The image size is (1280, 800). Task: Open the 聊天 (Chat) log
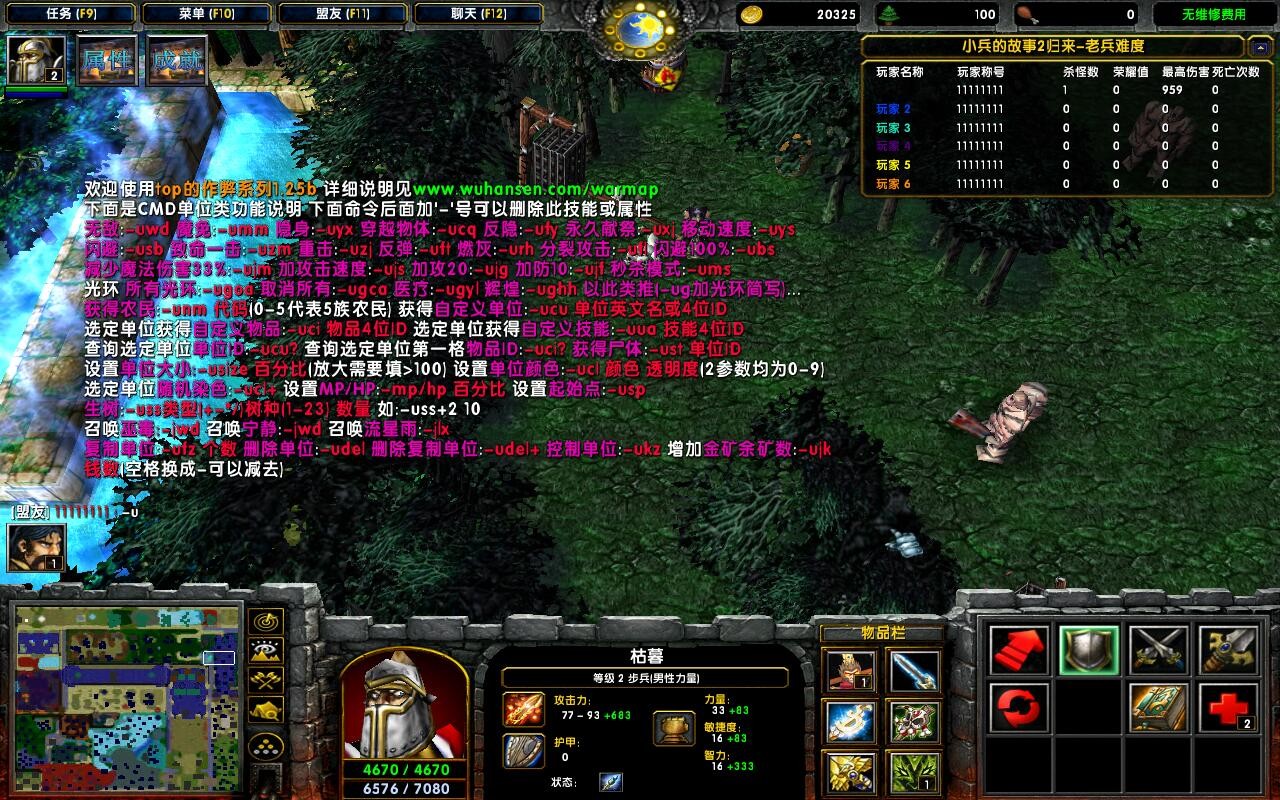point(477,14)
